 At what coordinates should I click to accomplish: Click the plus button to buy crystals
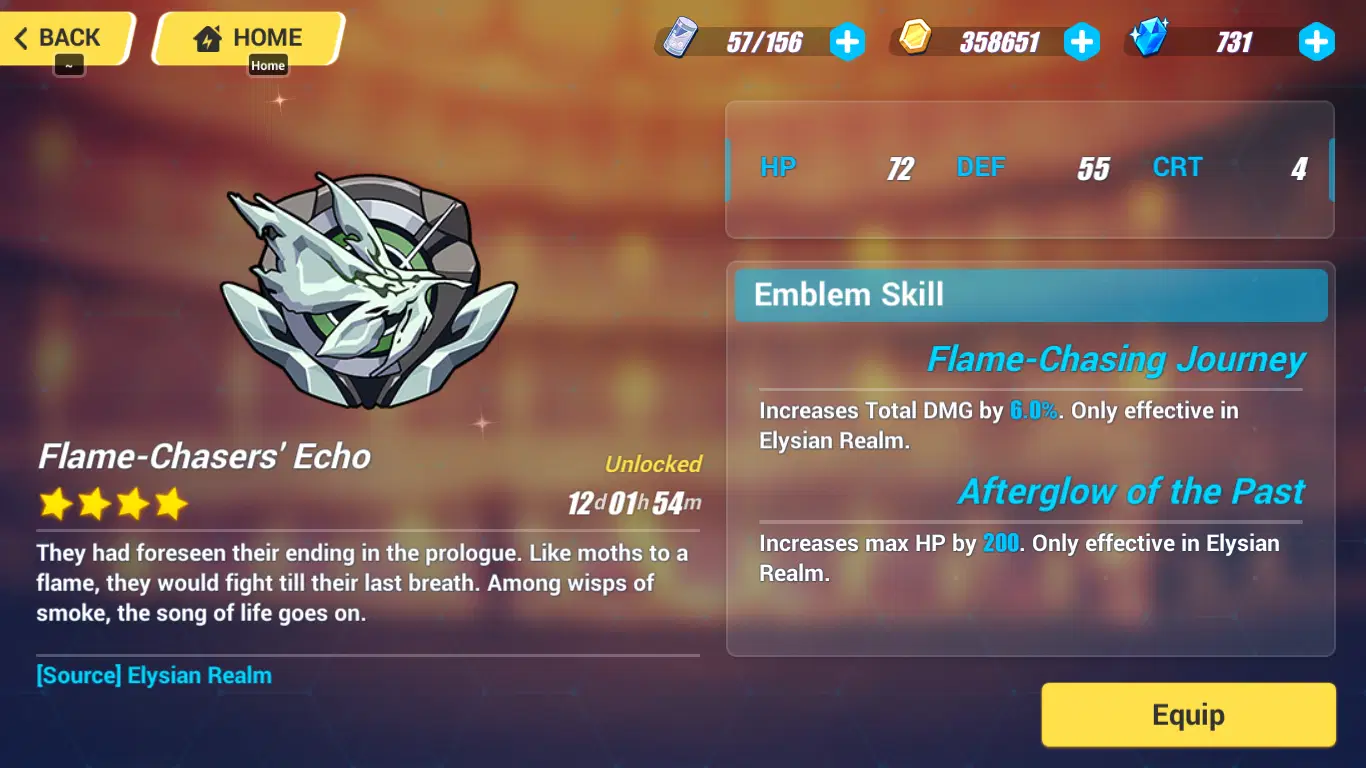[1317, 42]
